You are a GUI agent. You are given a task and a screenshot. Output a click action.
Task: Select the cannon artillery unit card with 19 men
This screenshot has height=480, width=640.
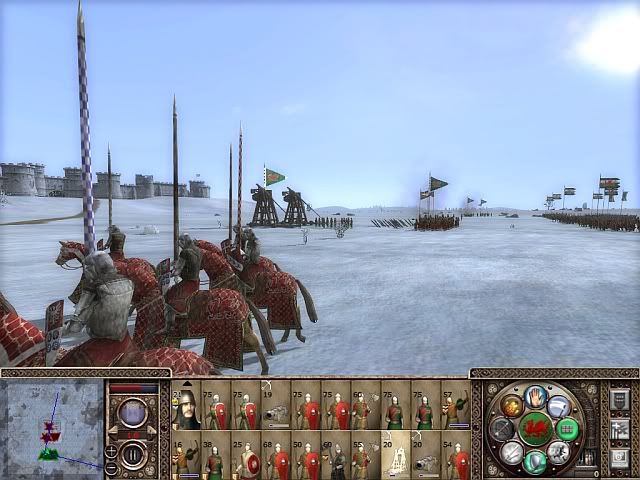click(276, 405)
